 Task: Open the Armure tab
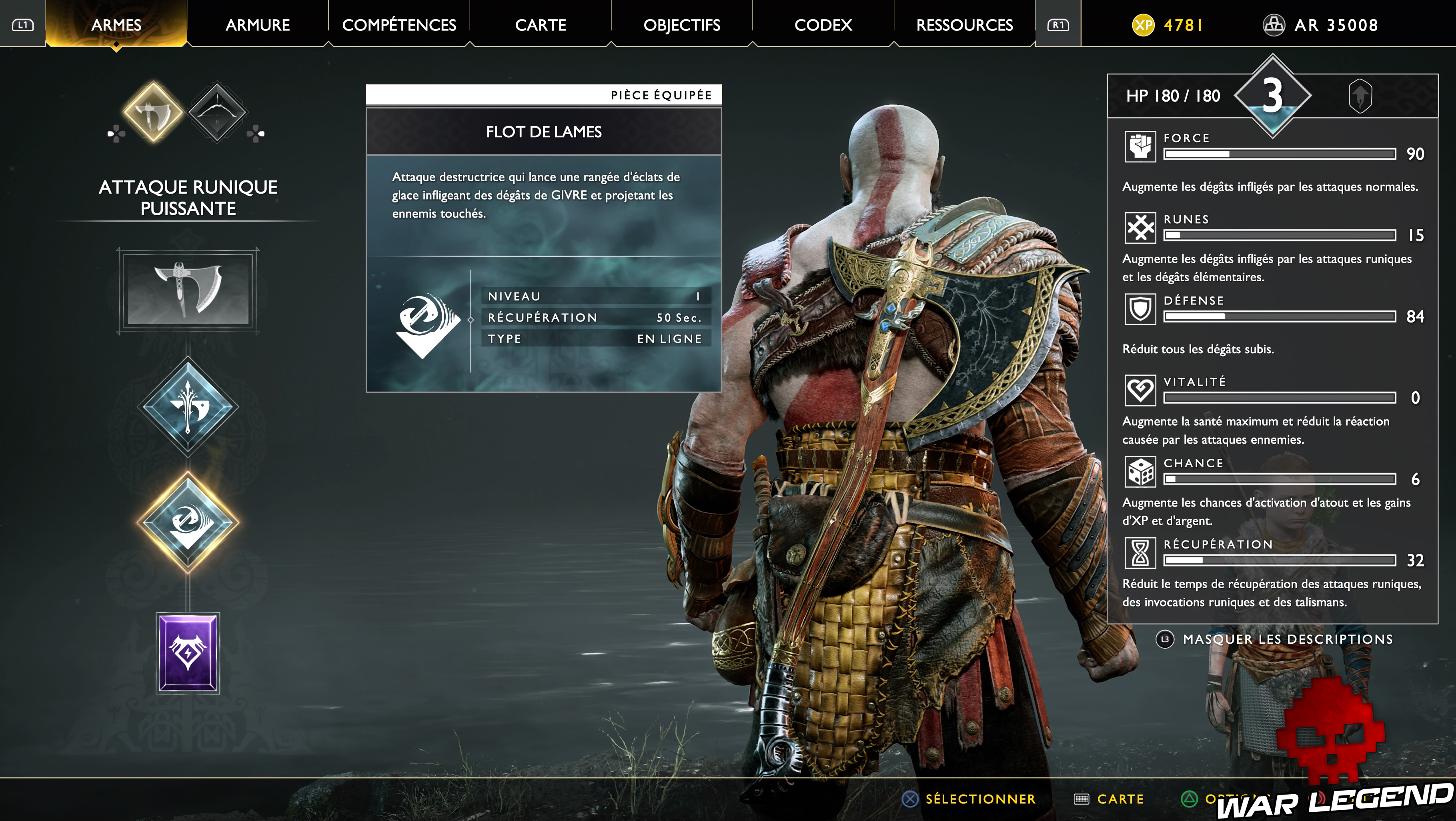[x=258, y=25]
